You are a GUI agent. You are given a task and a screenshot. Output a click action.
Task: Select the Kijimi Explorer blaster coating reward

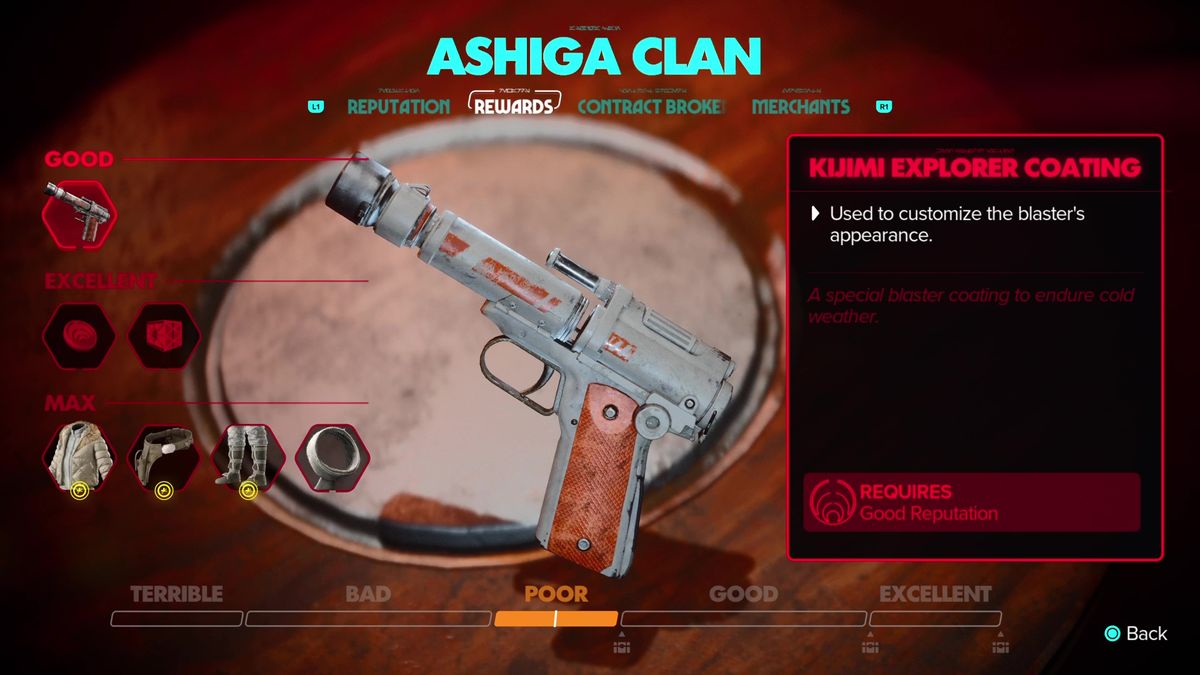pyautogui.click(x=80, y=214)
